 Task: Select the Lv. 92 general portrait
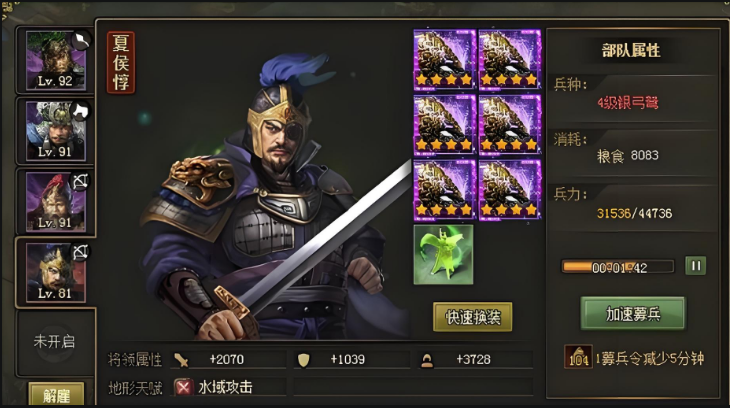pyautogui.click(x=55, y=60)
